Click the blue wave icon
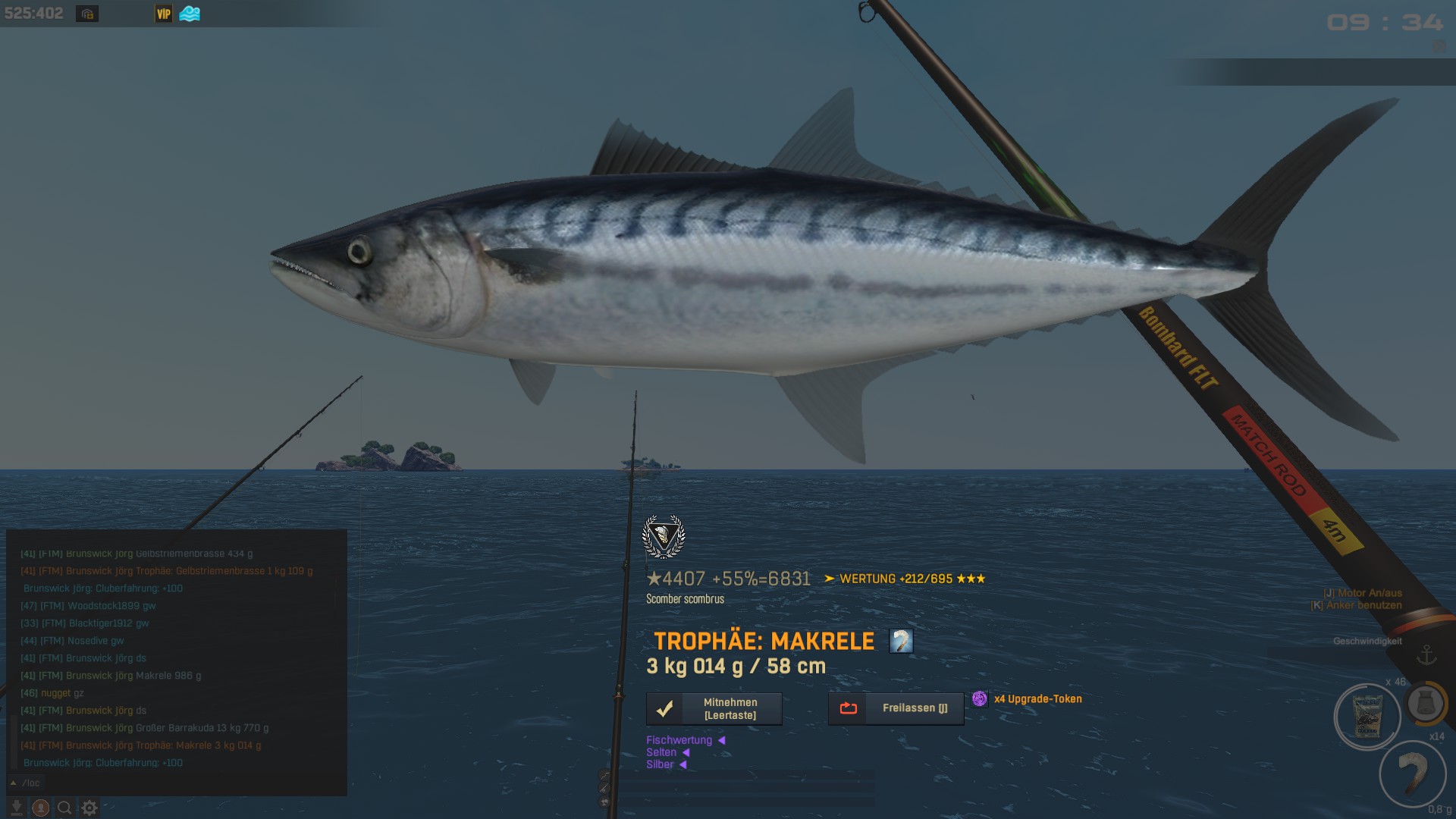The height and width of the screenshot is (819, 1456). [190, 14]
